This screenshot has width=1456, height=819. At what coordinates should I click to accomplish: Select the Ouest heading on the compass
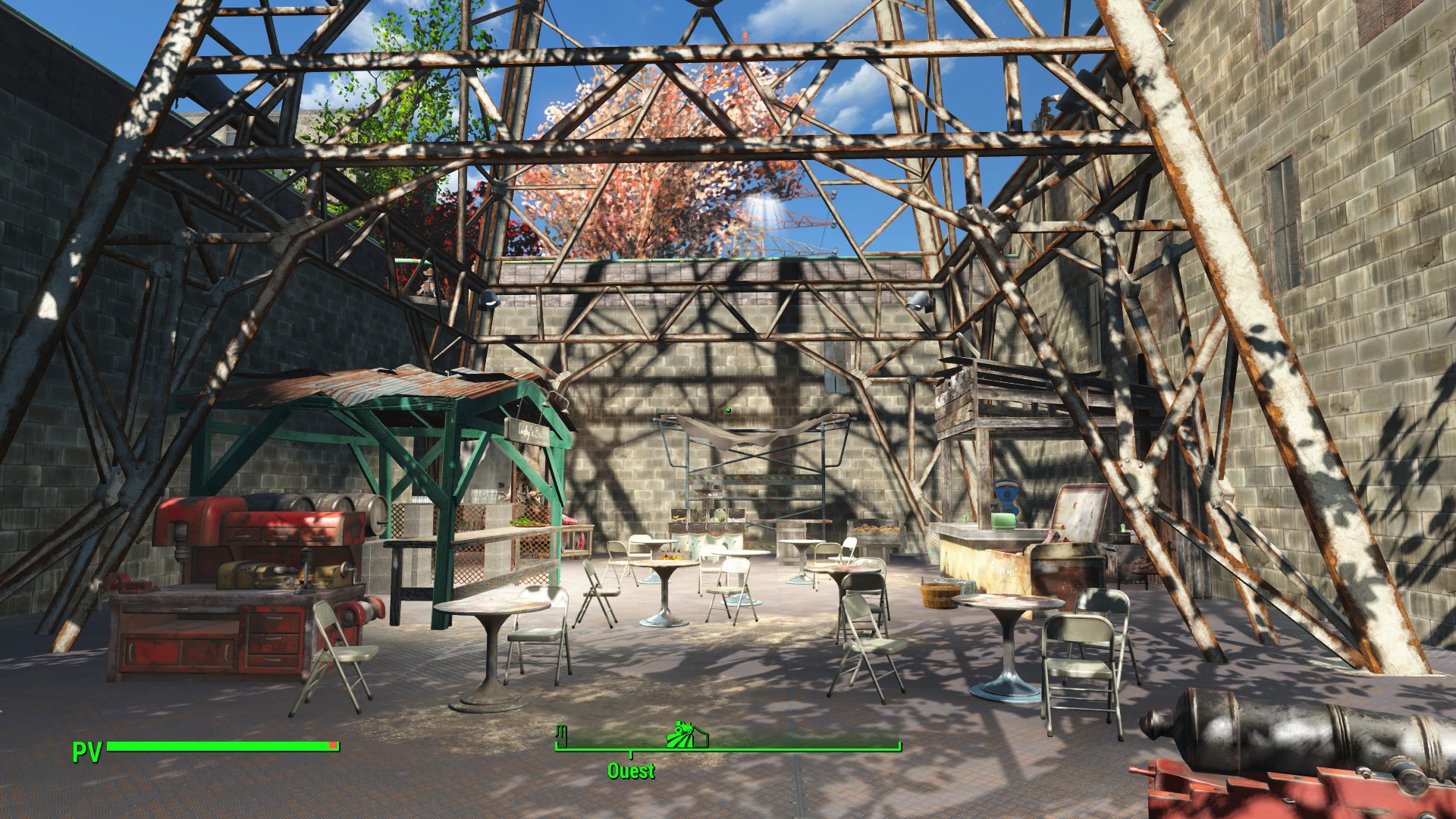[x=631, y=771]
